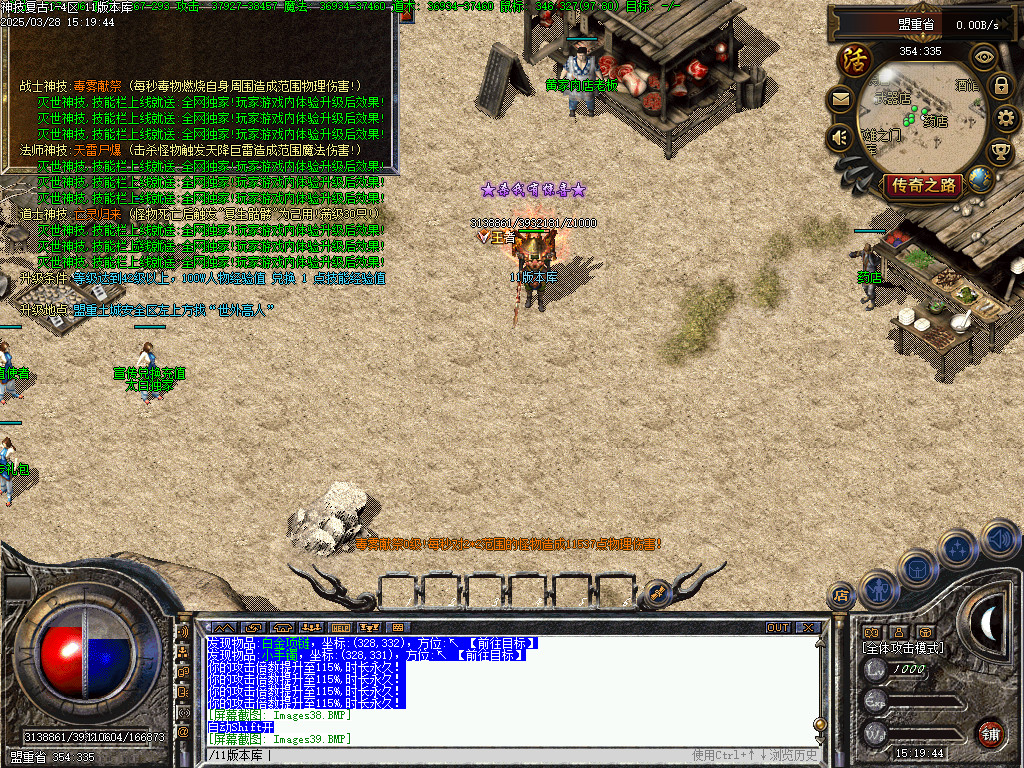Open the skills sparkle round button
This screenshot has height=768, width=1024.
(x=958, y=547)
